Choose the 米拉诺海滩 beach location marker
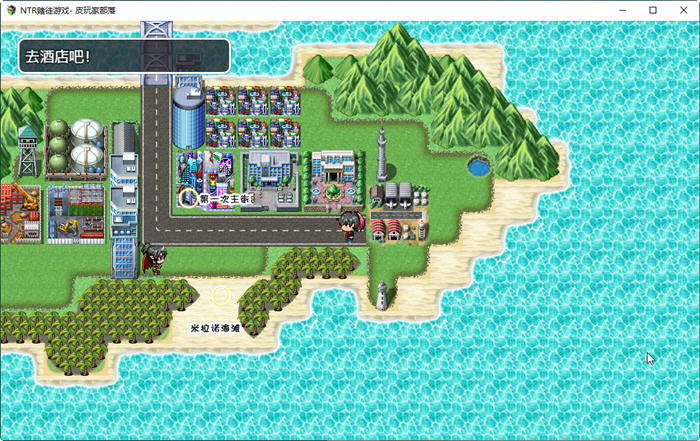Screen dimensions: 700x441 coord(220,296)
